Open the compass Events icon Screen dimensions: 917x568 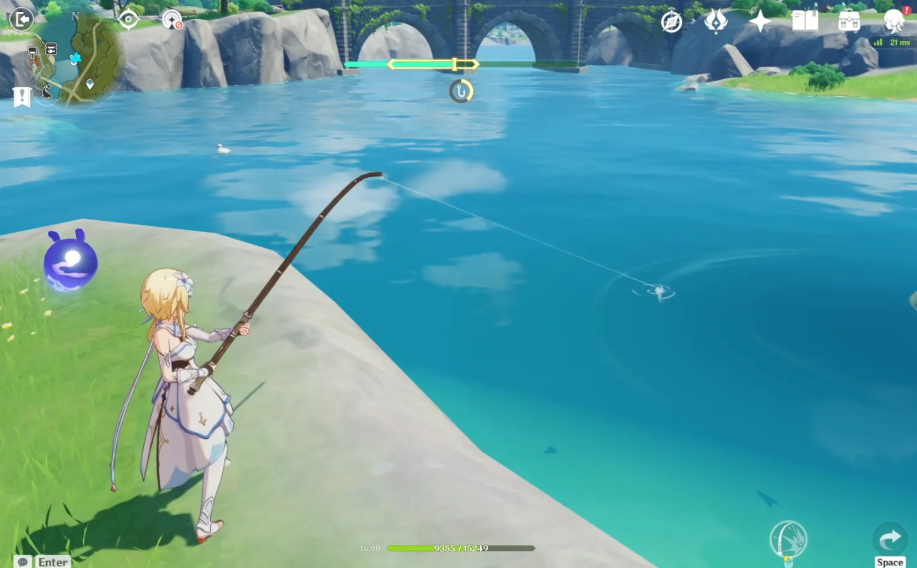[672, 21]
